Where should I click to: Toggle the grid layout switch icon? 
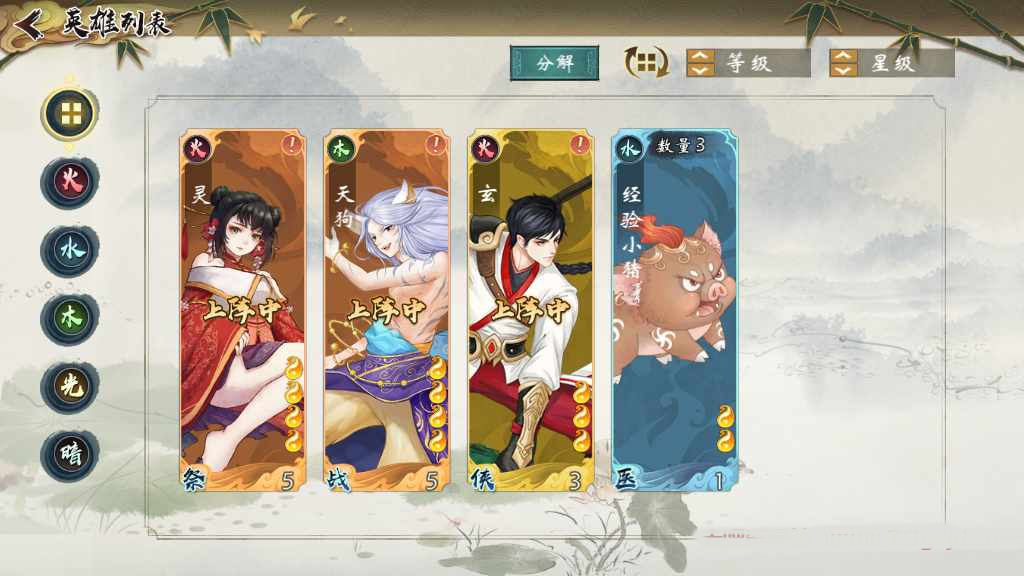point(647,63)
